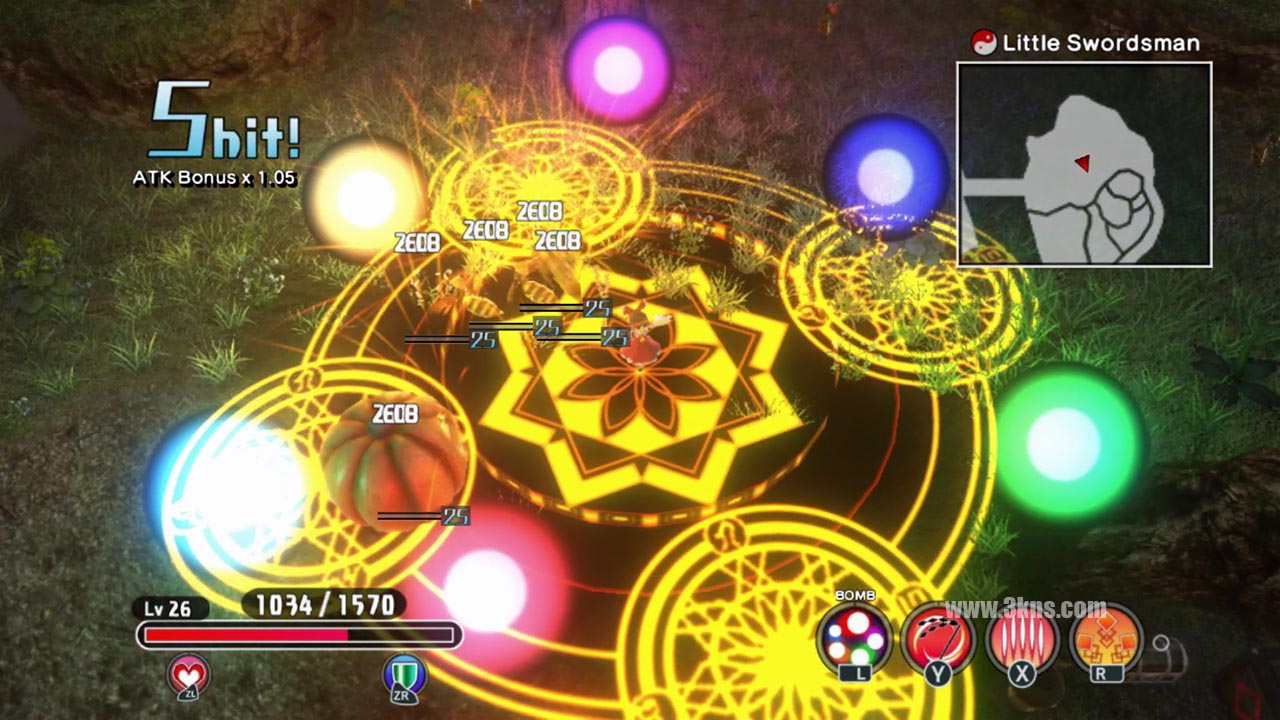Cast the orange diamond talisman skill
This screenshot has width=1280, height=720.
click(x=1106, y=638)
